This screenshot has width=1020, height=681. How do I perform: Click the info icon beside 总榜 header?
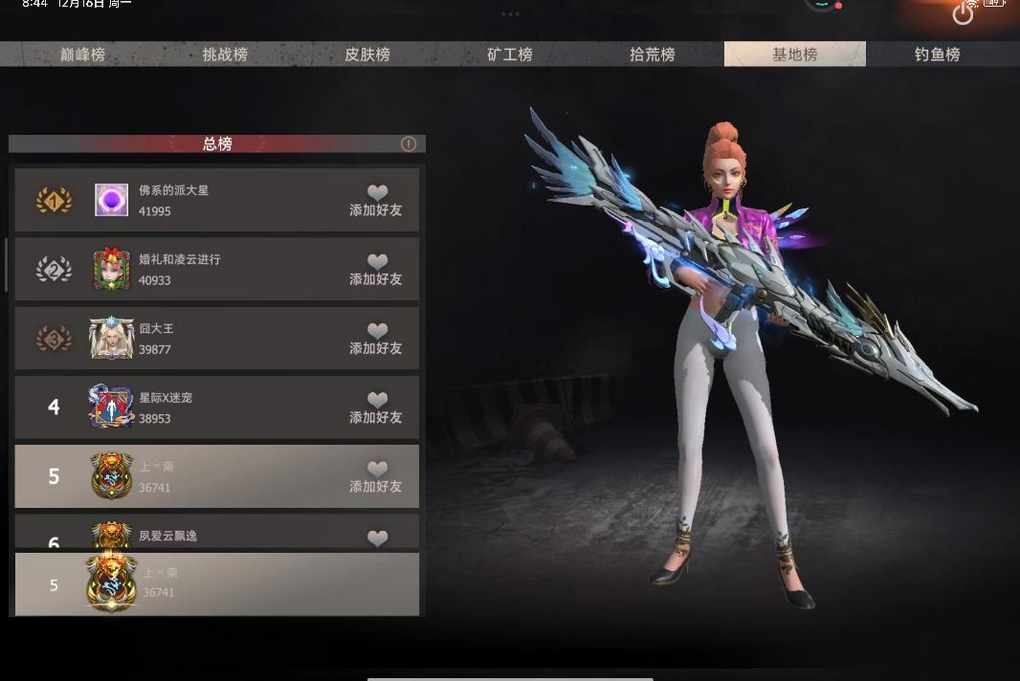tap(408, 144)
